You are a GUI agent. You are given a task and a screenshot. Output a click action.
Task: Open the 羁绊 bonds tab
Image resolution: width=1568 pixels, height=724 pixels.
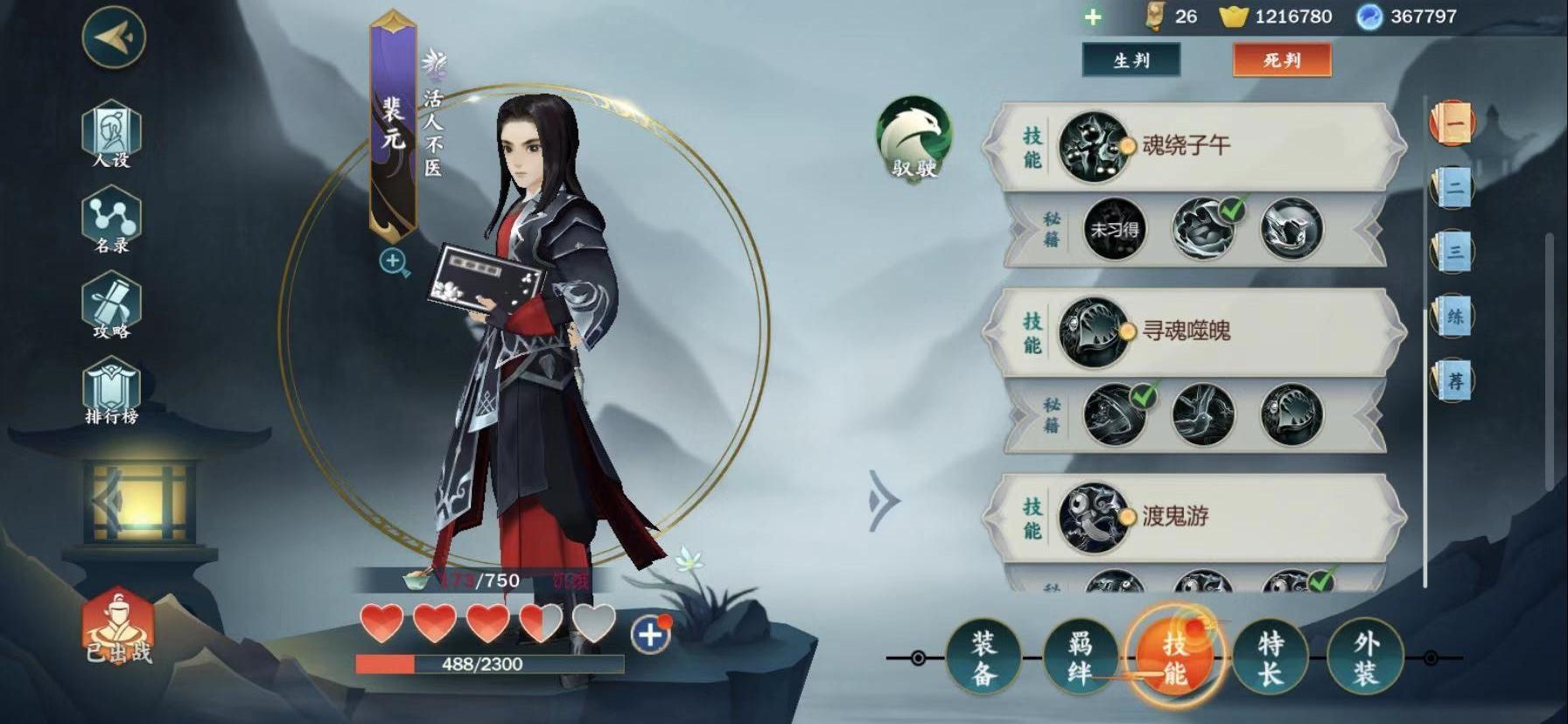click(1079, 658)
